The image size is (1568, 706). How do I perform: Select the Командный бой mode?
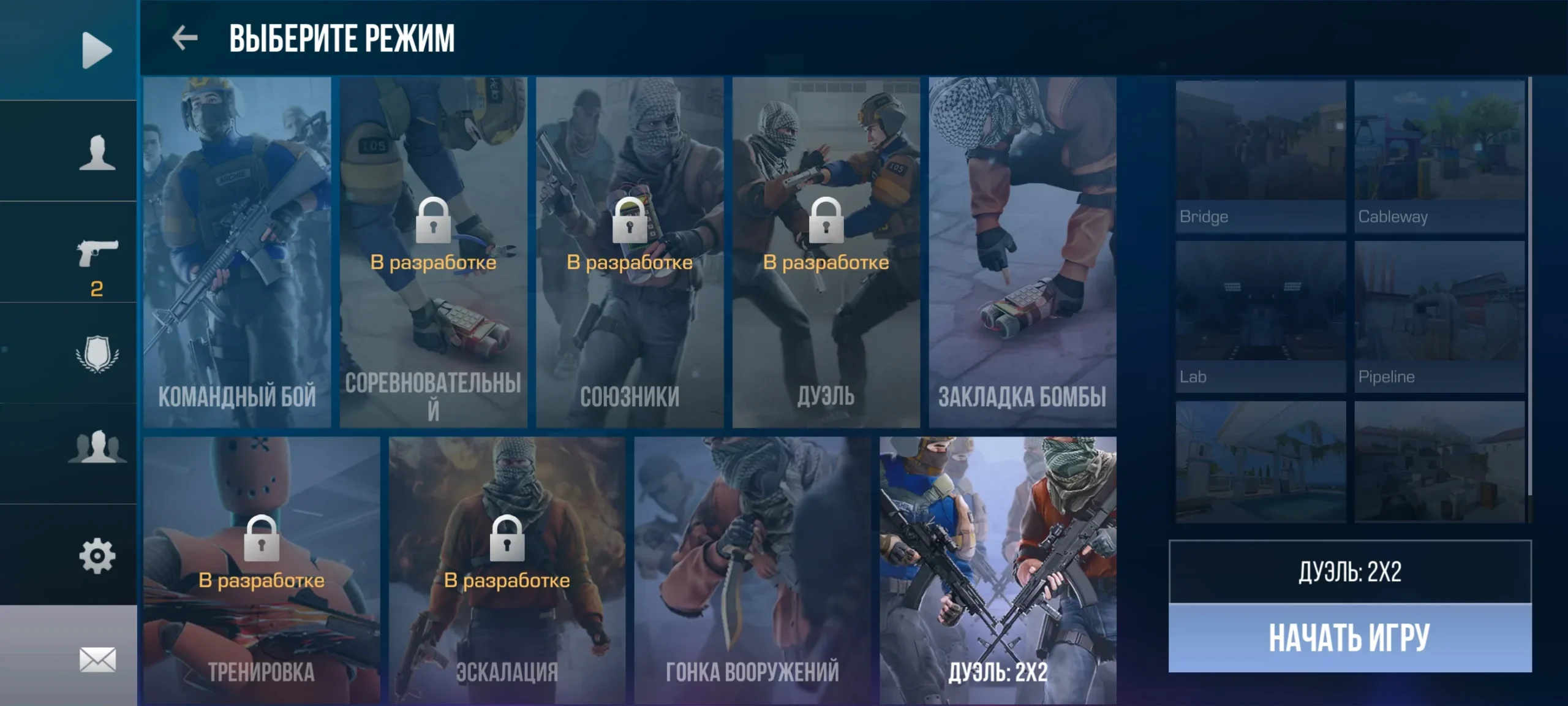point(237,252)
